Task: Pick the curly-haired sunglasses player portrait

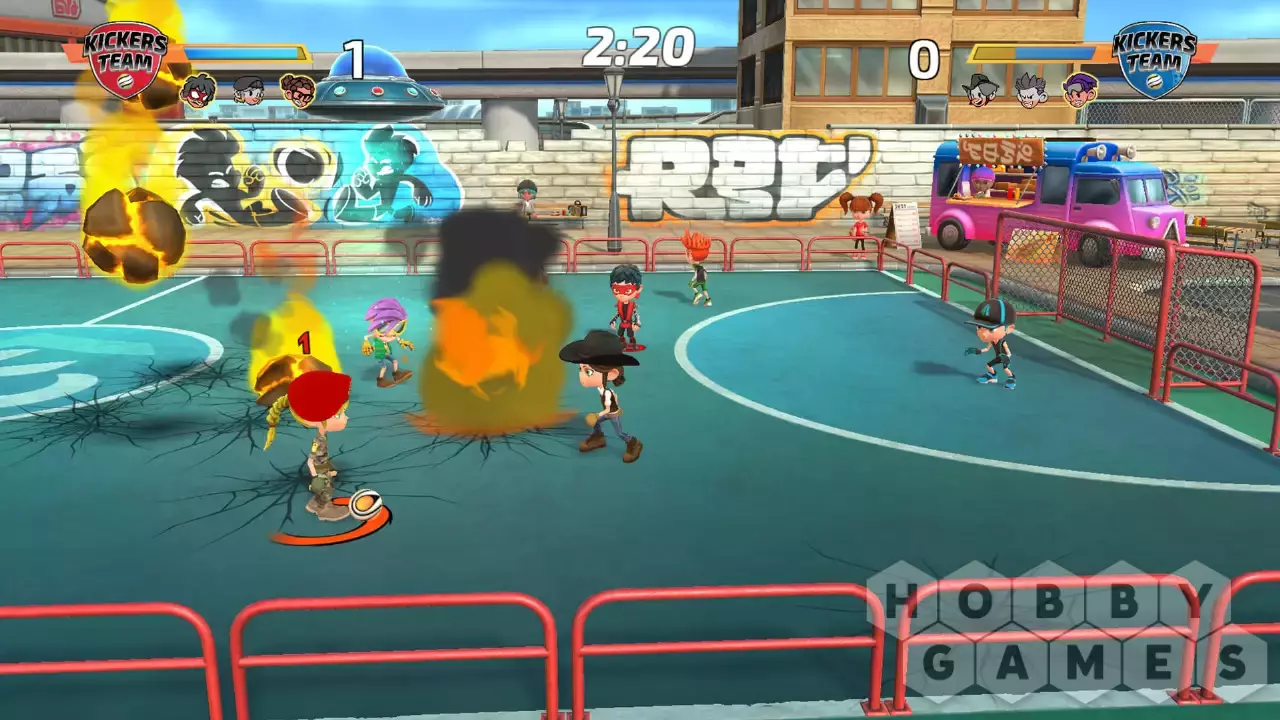Action: (x=297, y=91)
